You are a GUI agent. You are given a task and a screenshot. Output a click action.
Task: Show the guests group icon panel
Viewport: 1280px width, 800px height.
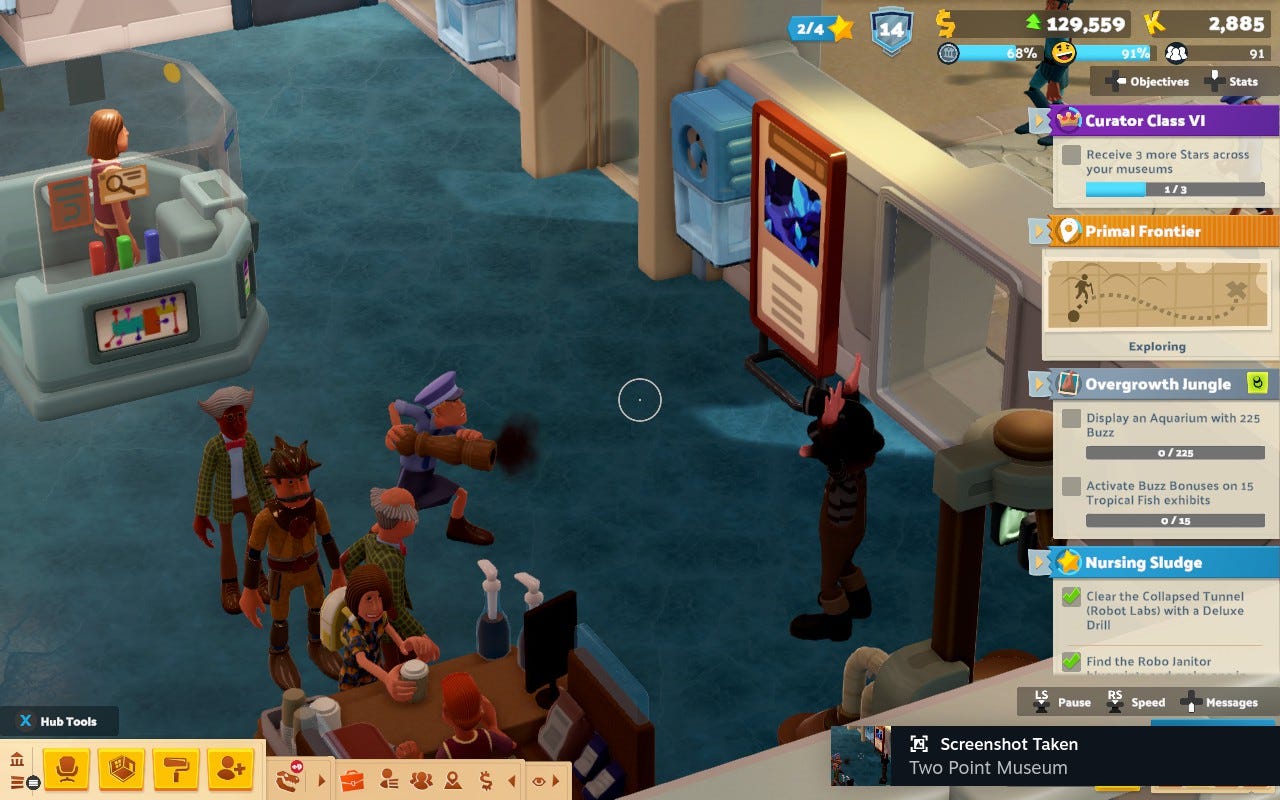click(421, 780)
